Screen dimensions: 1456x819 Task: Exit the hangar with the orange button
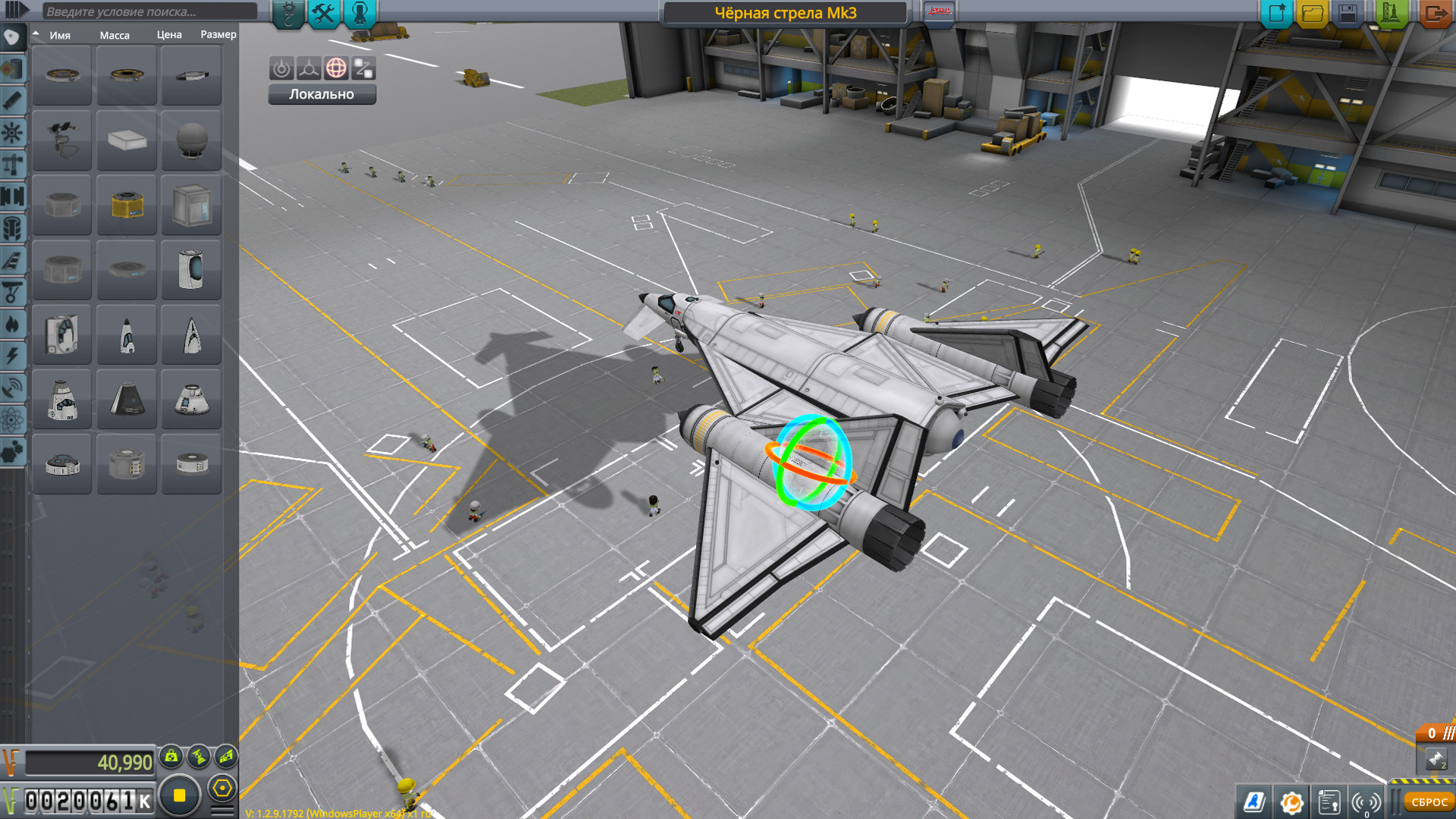(x=1435, y=13)
